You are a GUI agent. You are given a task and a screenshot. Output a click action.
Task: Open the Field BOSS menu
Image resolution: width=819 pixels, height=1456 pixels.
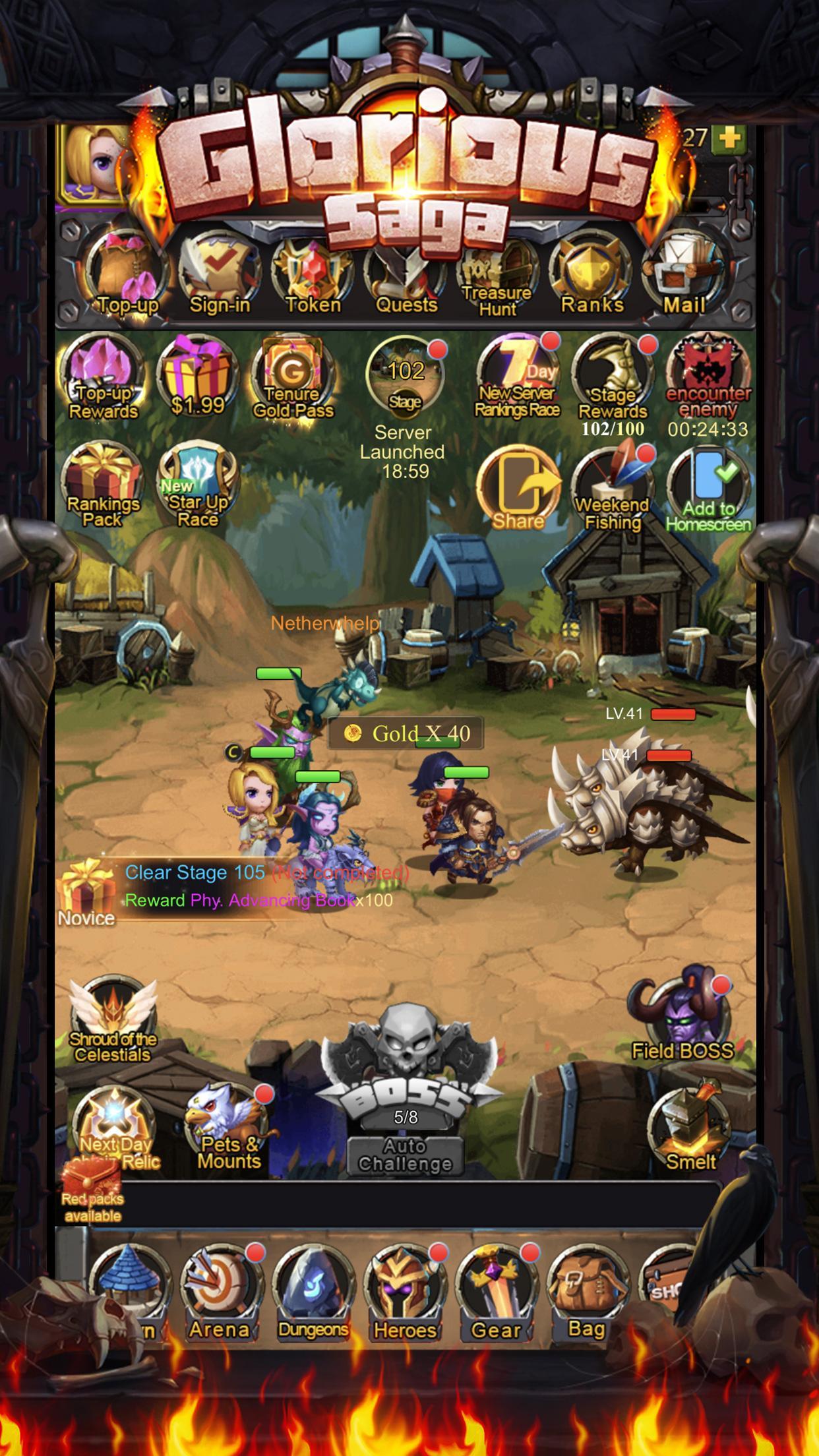682,1019
